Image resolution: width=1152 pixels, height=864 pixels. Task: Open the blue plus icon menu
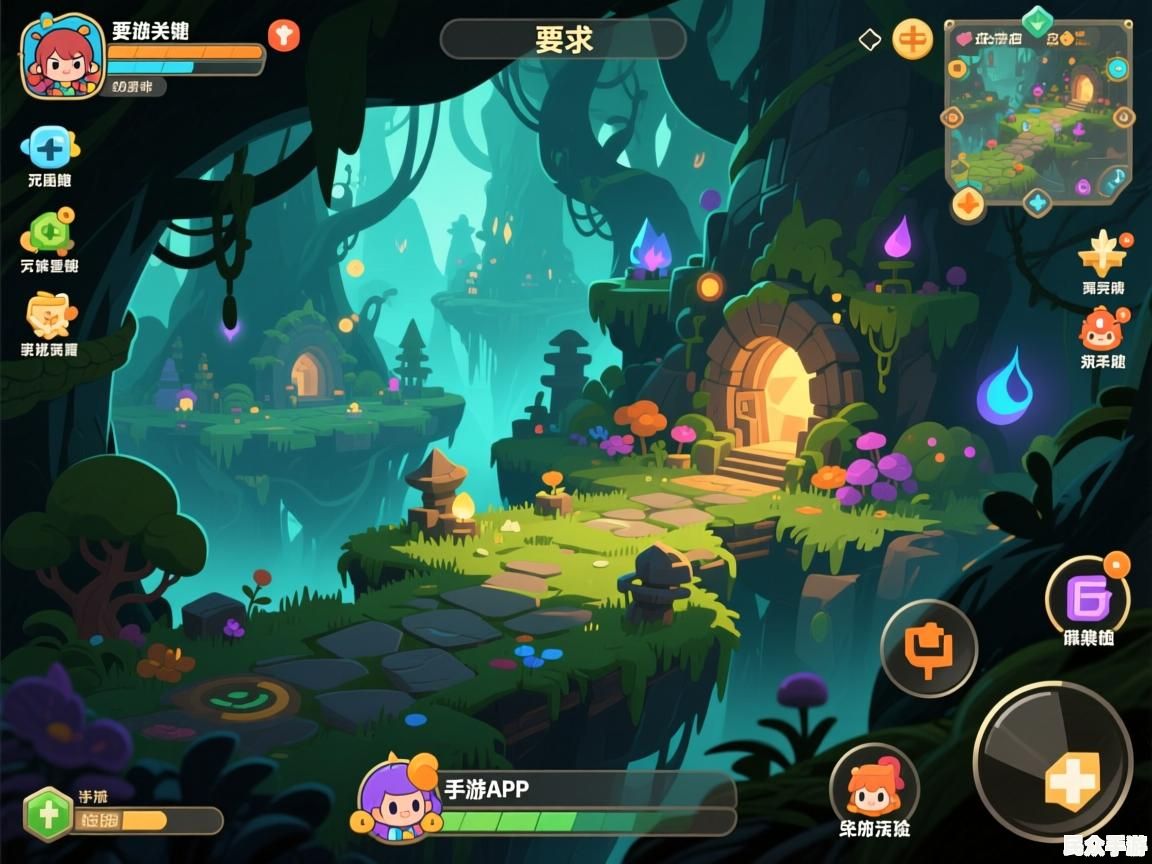pyautogui.click(x=48, y=148)
